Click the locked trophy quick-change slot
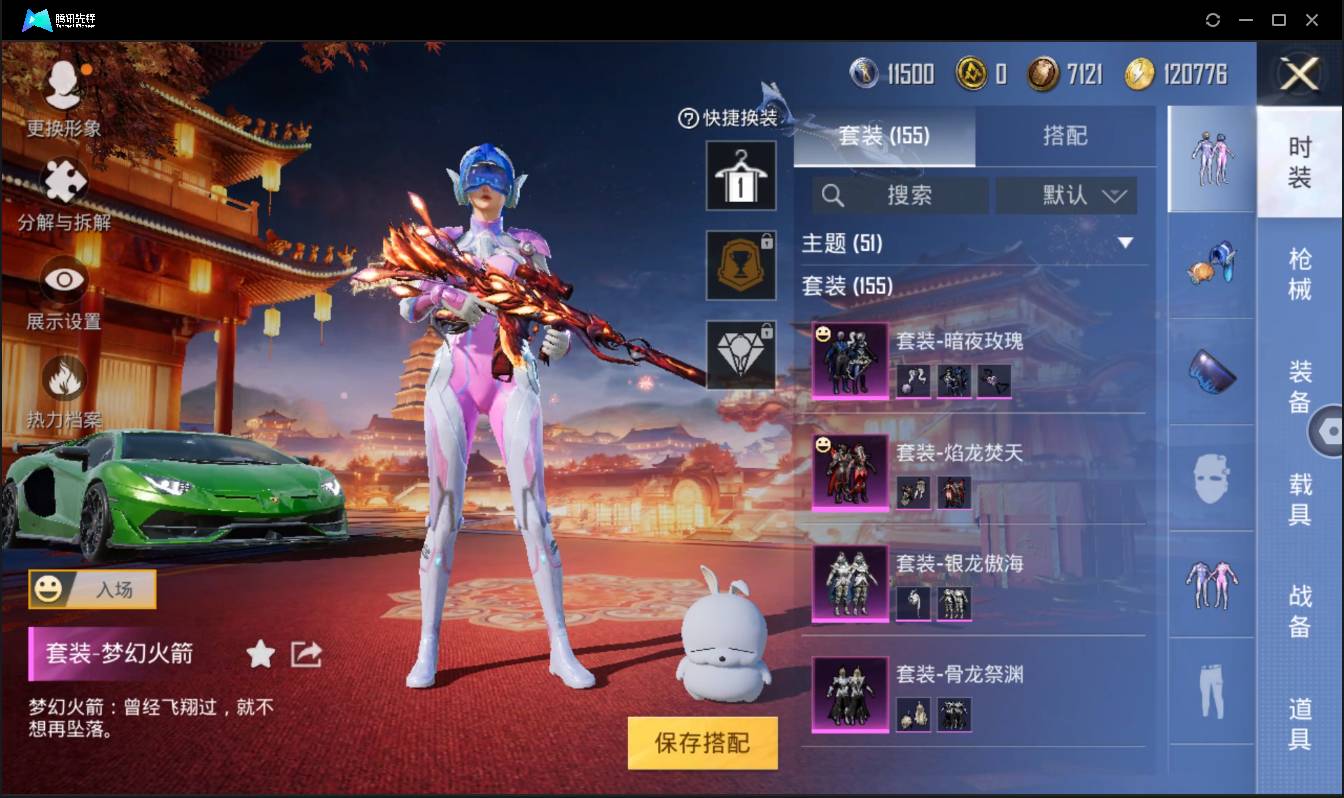The image size is (1344, 798). click(x=741, y=266)
